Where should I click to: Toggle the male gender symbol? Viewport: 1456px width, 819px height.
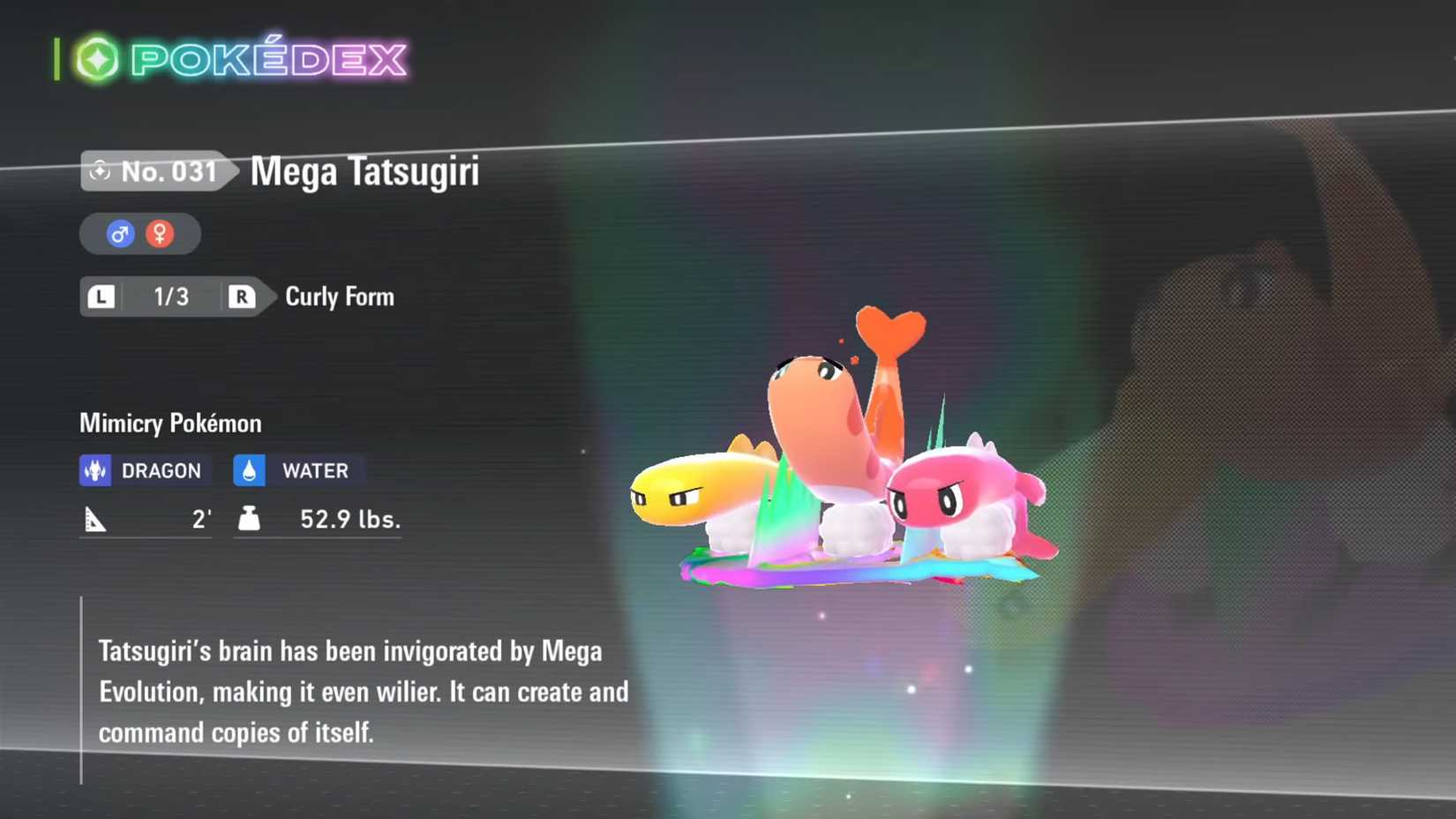click(120, 233)
